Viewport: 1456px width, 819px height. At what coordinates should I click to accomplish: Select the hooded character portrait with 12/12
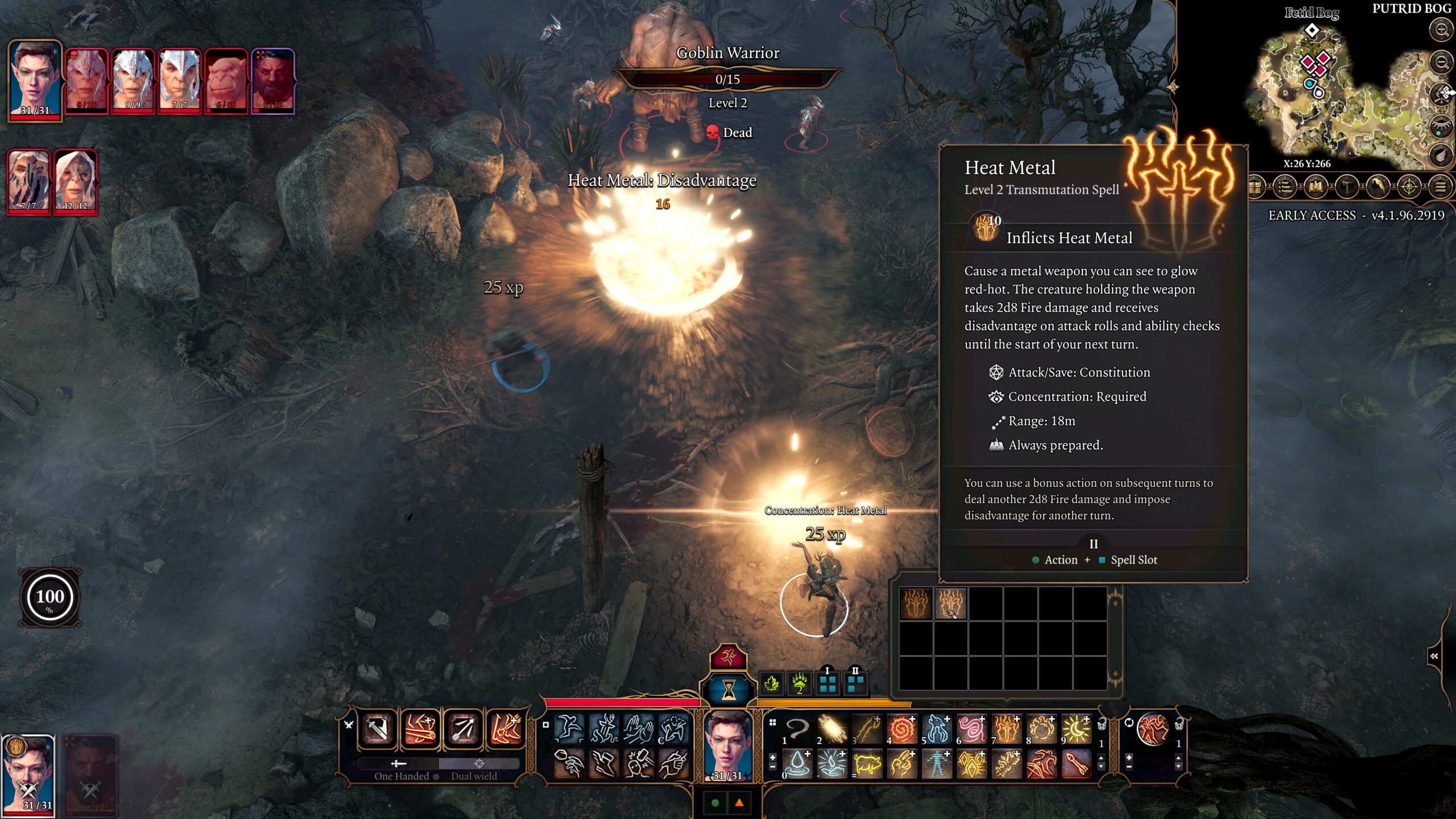(x=75, y=181)
